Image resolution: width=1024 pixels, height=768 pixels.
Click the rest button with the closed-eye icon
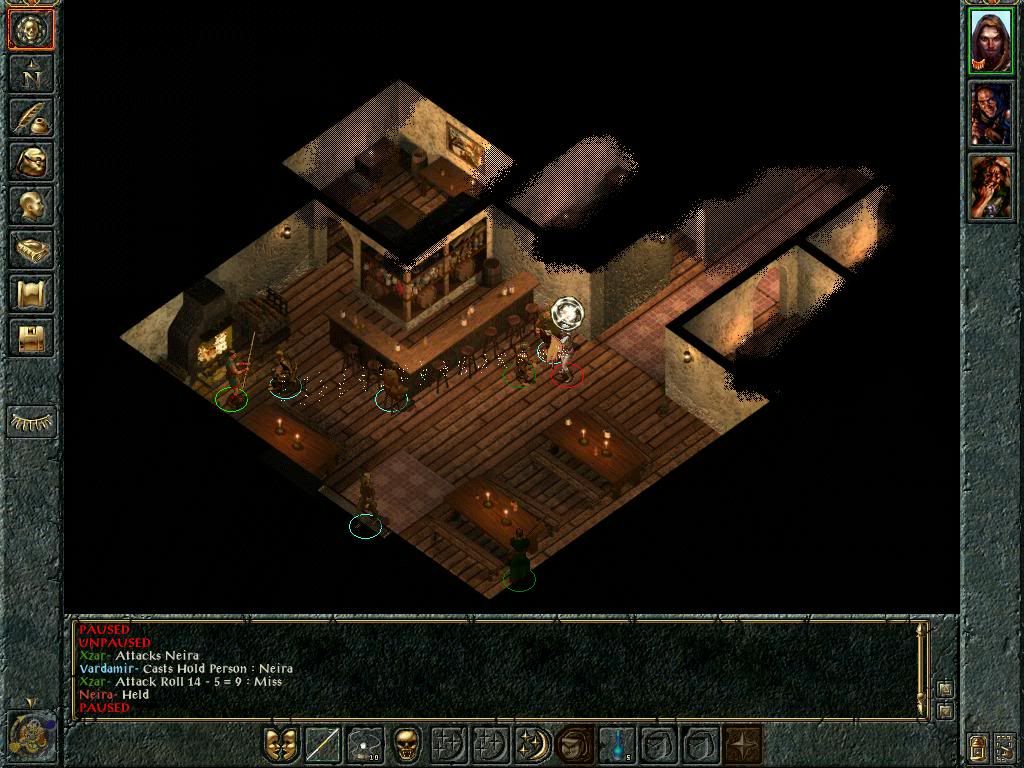click(x=31, y=421)
